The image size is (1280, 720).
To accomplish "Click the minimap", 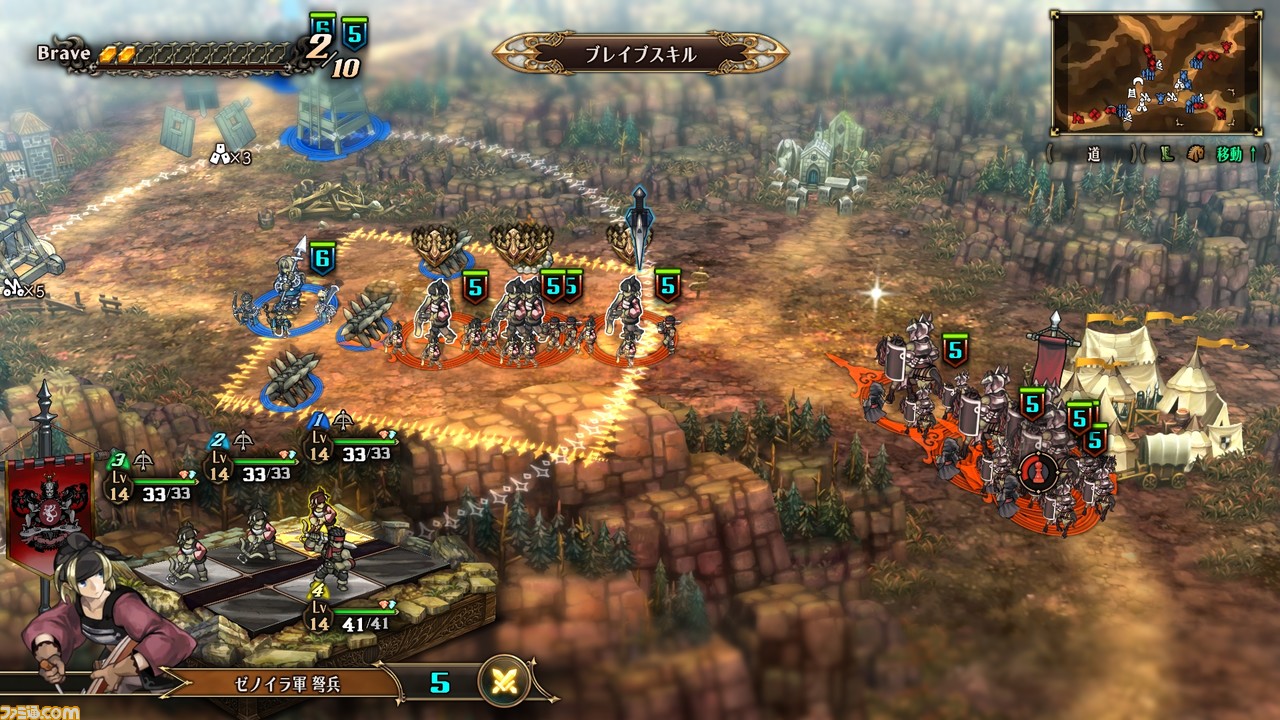I will [1155, 73].
